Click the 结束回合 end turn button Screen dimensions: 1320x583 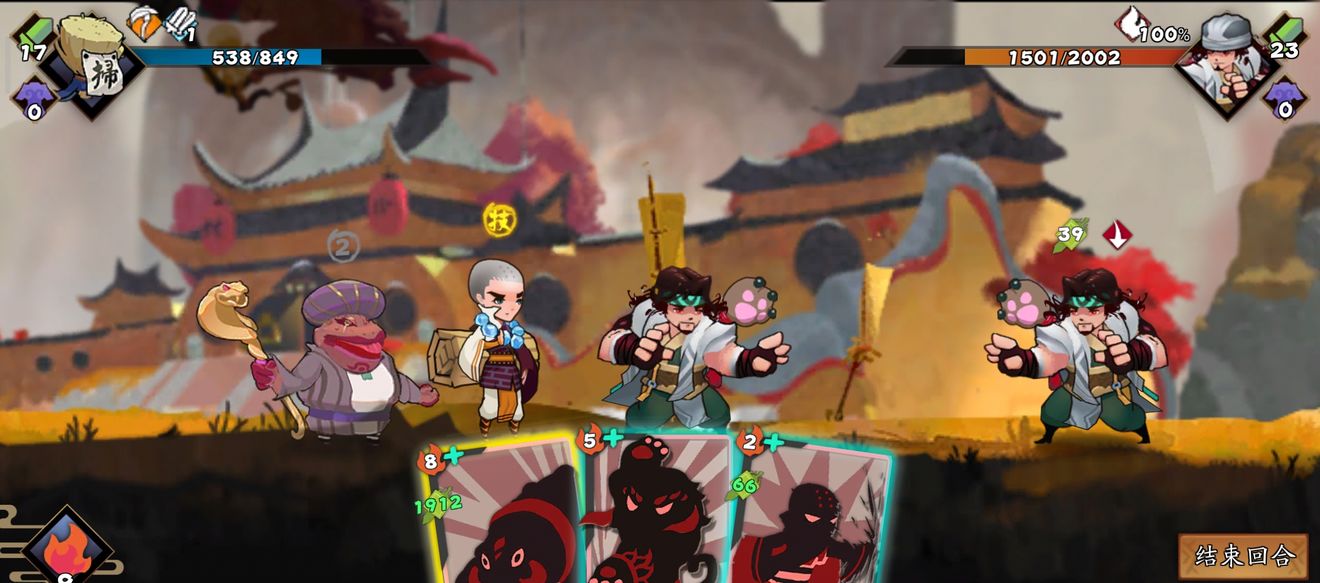click(1242, 556)
